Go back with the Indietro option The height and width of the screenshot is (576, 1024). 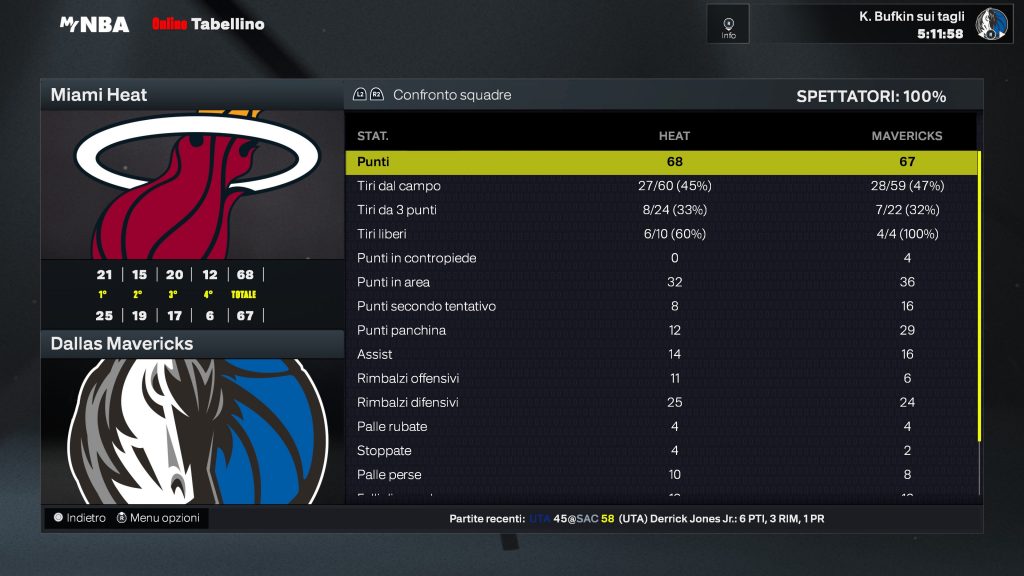[80, 518]
